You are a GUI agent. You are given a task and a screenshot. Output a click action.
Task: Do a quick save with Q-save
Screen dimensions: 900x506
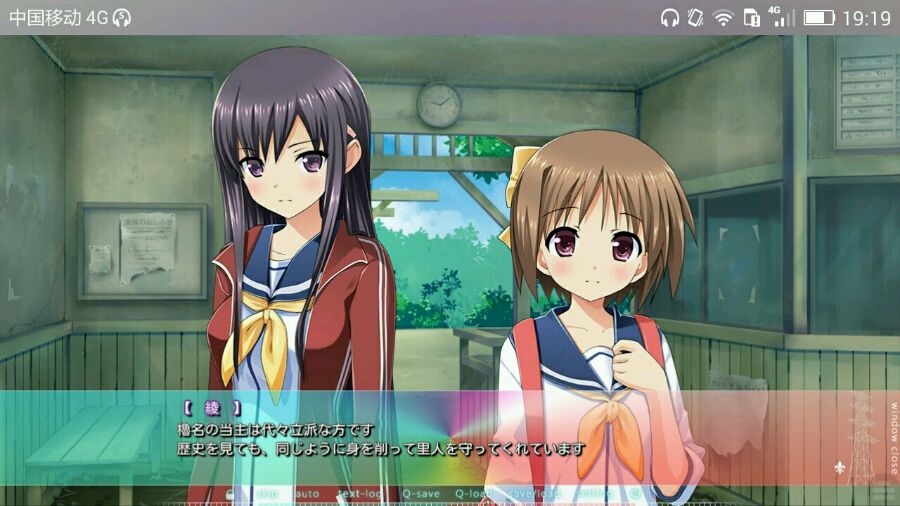click(420, 494)
